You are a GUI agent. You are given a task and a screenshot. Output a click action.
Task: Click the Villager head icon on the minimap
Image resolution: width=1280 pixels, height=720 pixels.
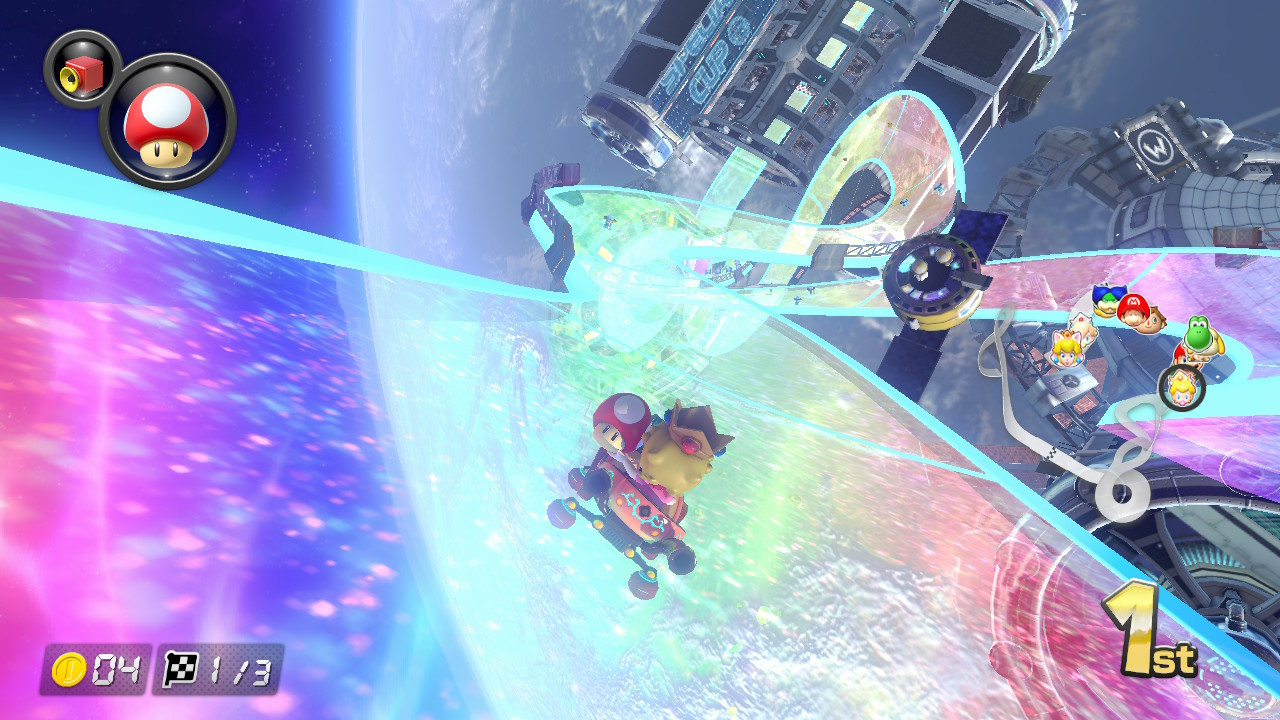[x=1153, y=320]
